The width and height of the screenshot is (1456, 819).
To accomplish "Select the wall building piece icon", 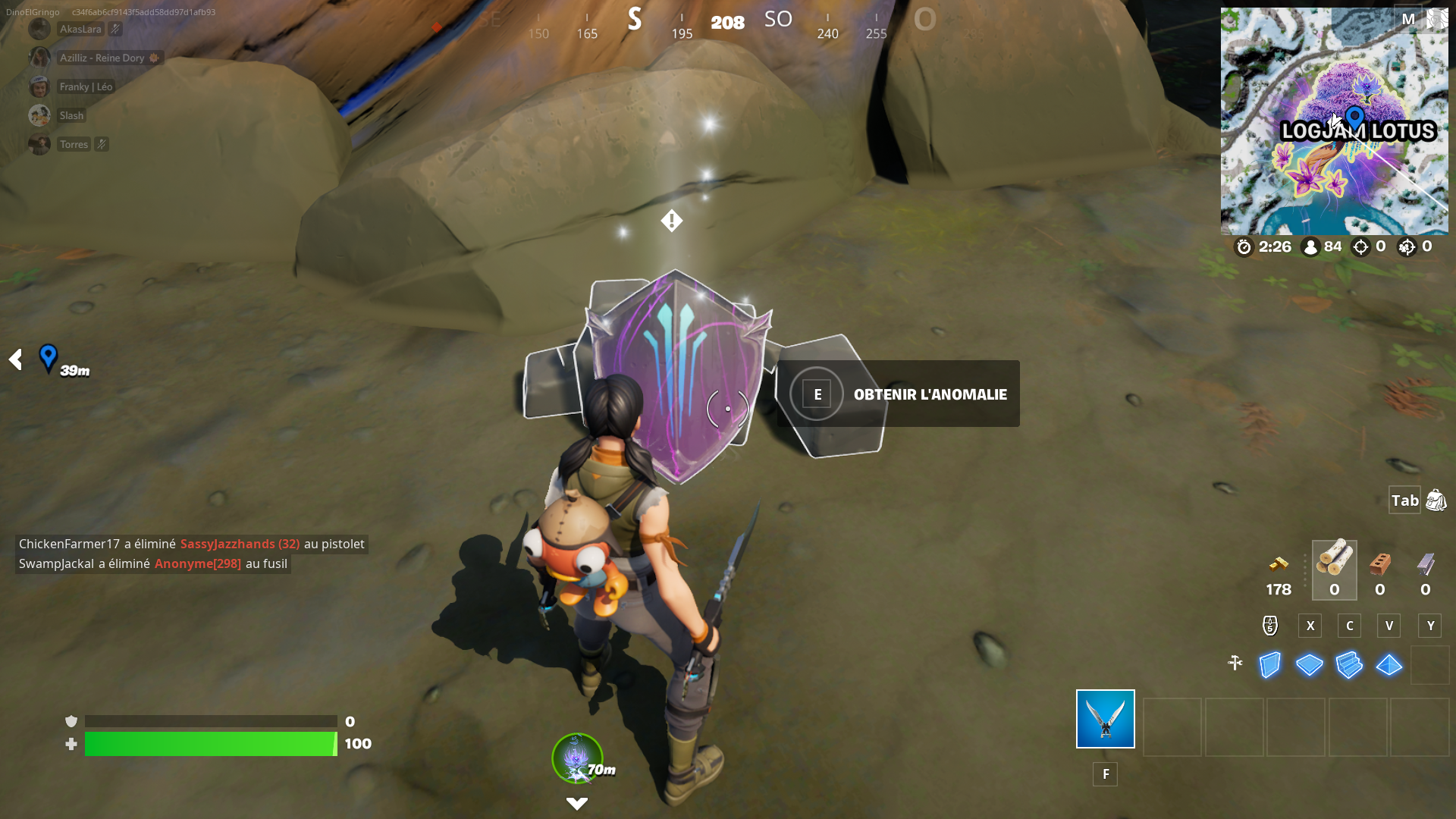I will point(1269,664).
